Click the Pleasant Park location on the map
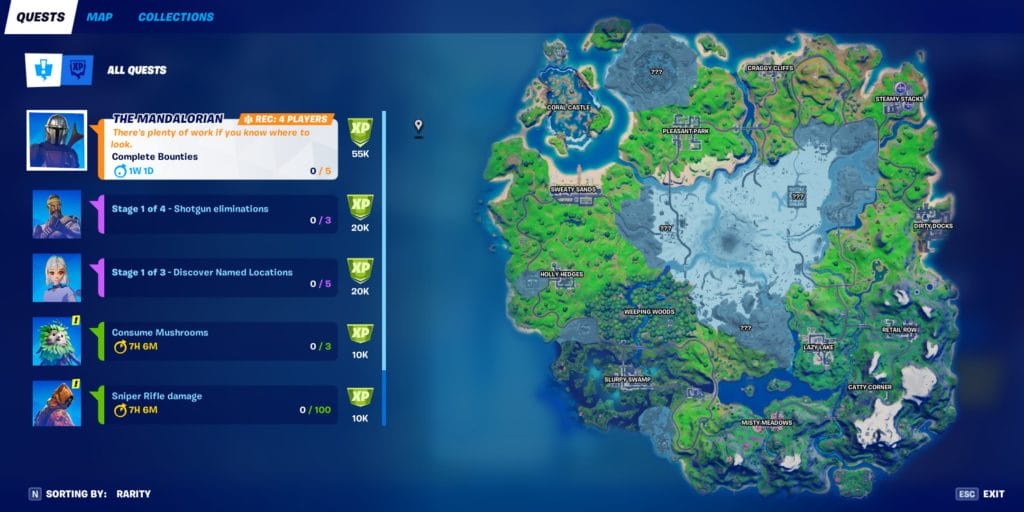 pyautogui.click(x=686, y=131)
